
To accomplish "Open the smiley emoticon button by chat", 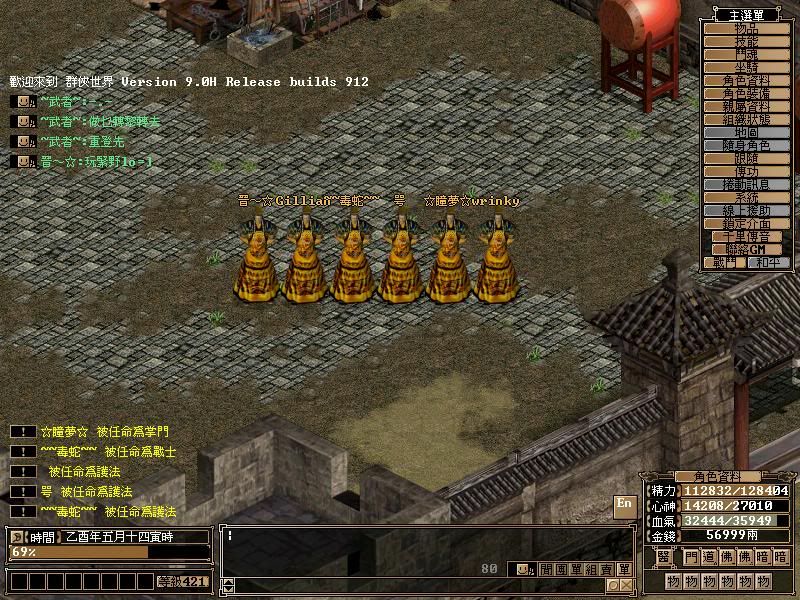I will [522, 569].
